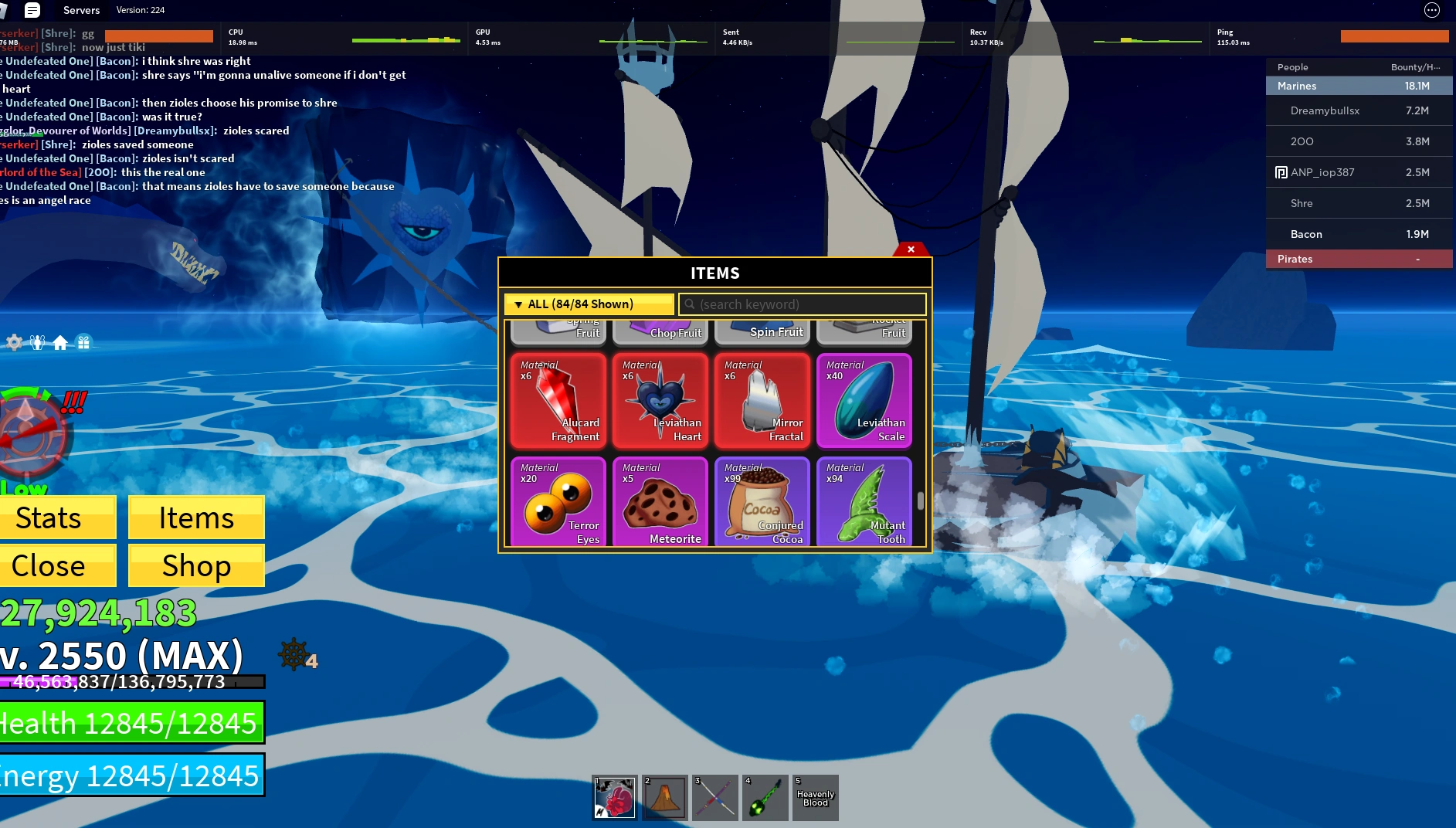This screenshot has width=1456, height=828.
Task: Open the ALL (84/84 Shown) filter dropdown
Action: (x=589, y=304)
